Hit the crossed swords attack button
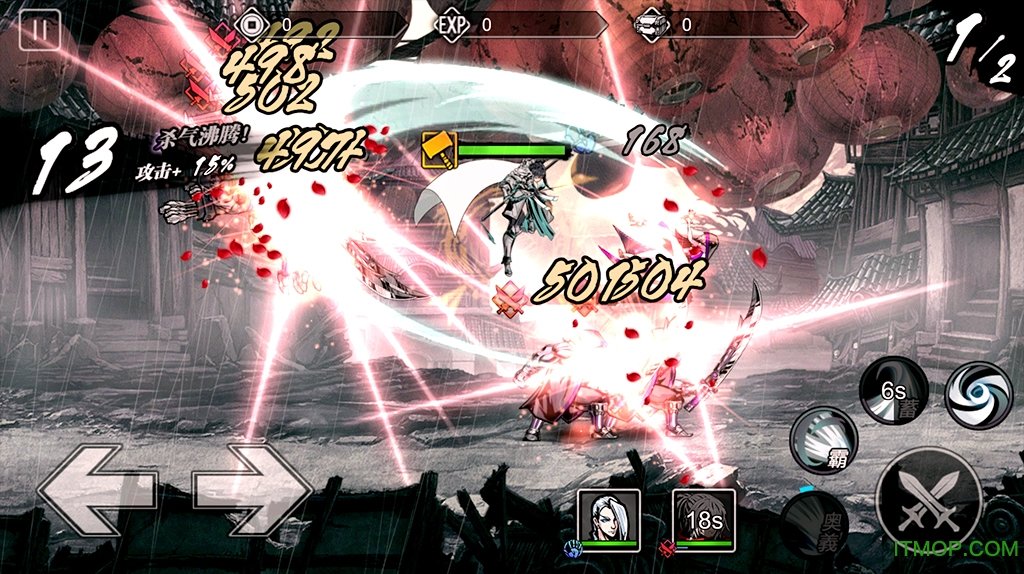This screenshot has width=1024, height=574. (928, 502)
